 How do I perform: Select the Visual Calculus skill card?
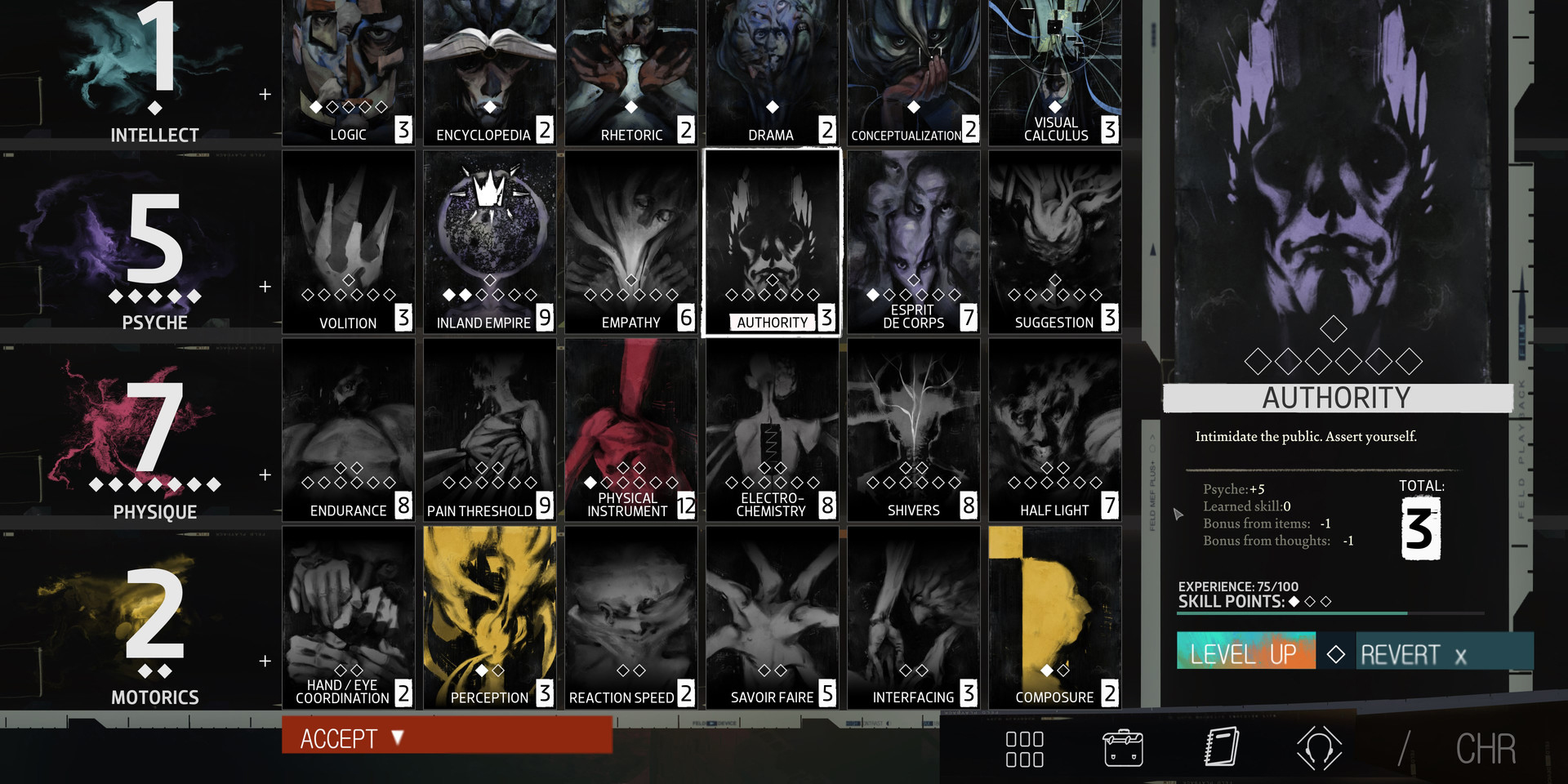point(1054,73)
